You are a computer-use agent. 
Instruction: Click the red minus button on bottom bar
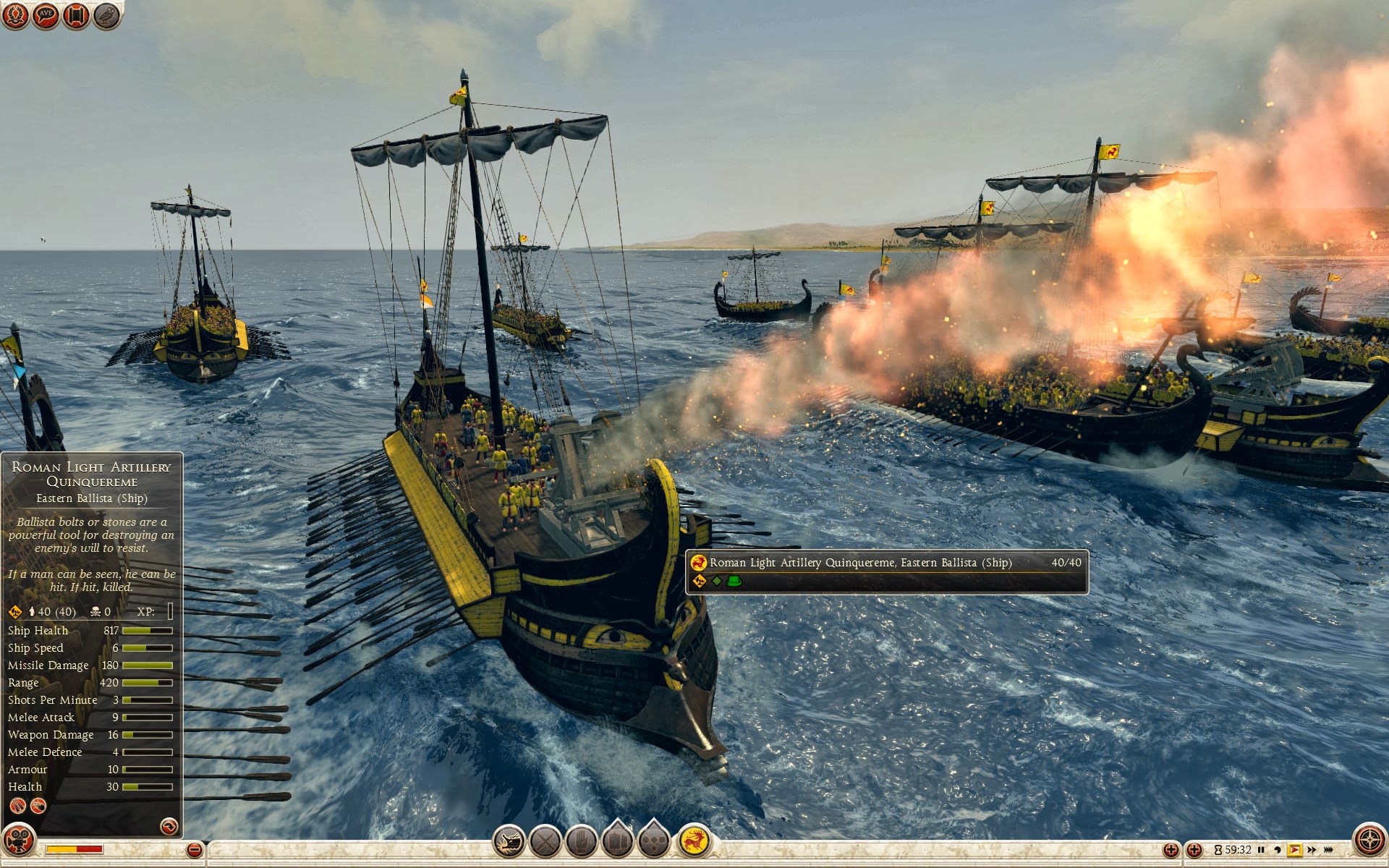(x=194, y=850)
